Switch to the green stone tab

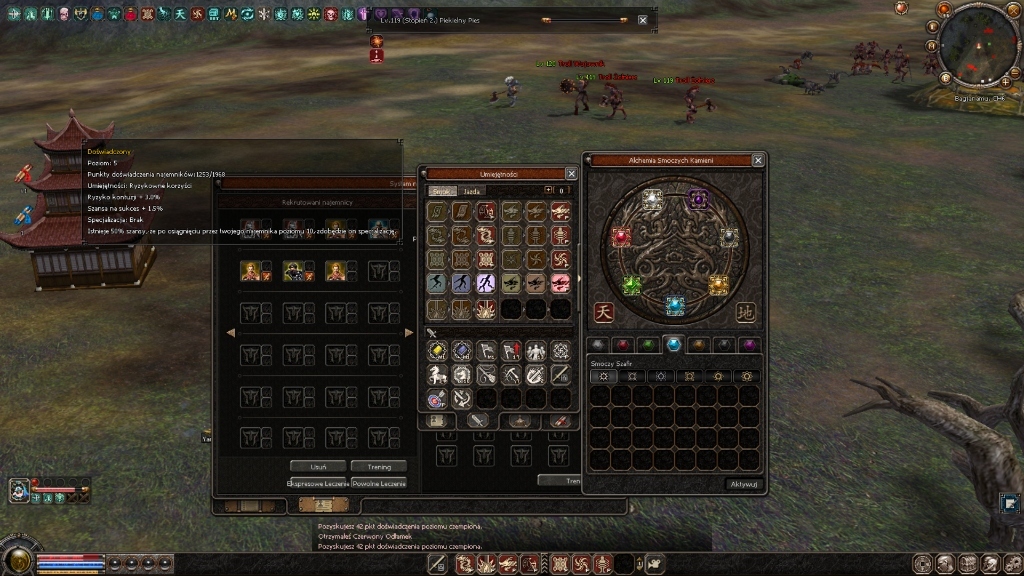pos(649,344)
